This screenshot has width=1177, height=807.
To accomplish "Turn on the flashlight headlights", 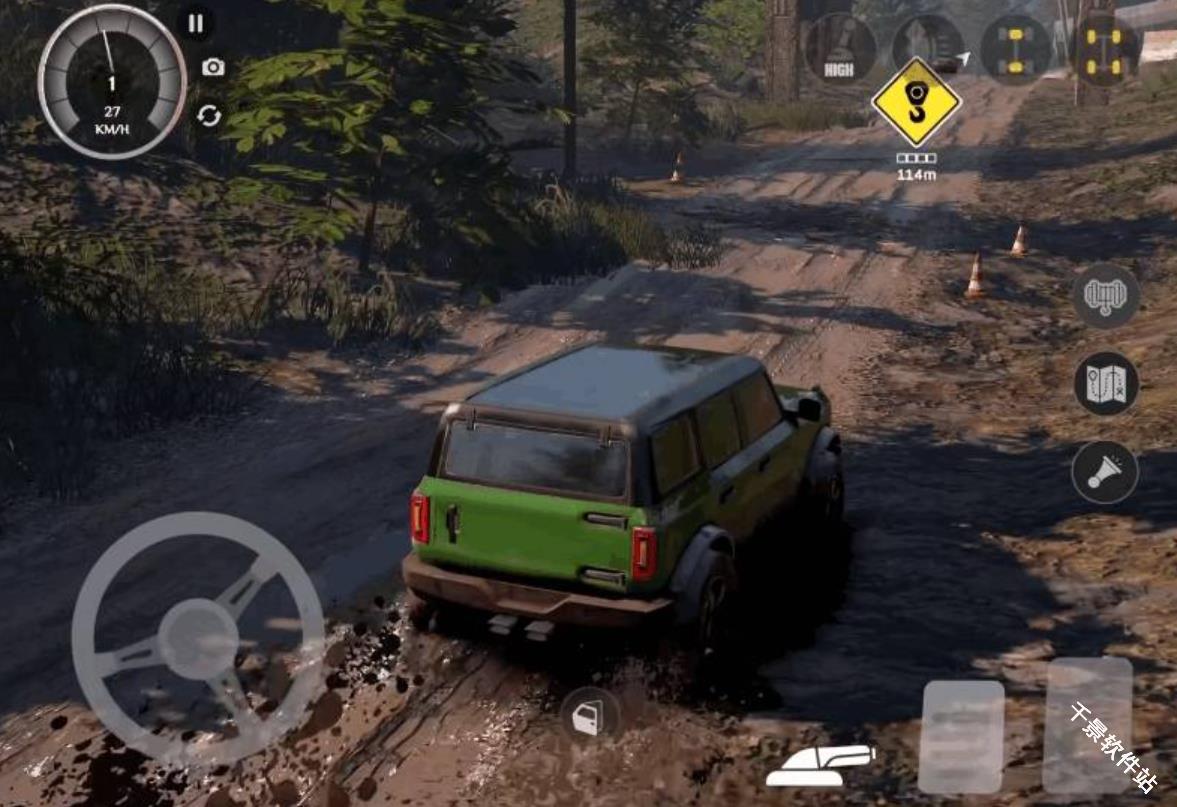I will point(1105,472).
